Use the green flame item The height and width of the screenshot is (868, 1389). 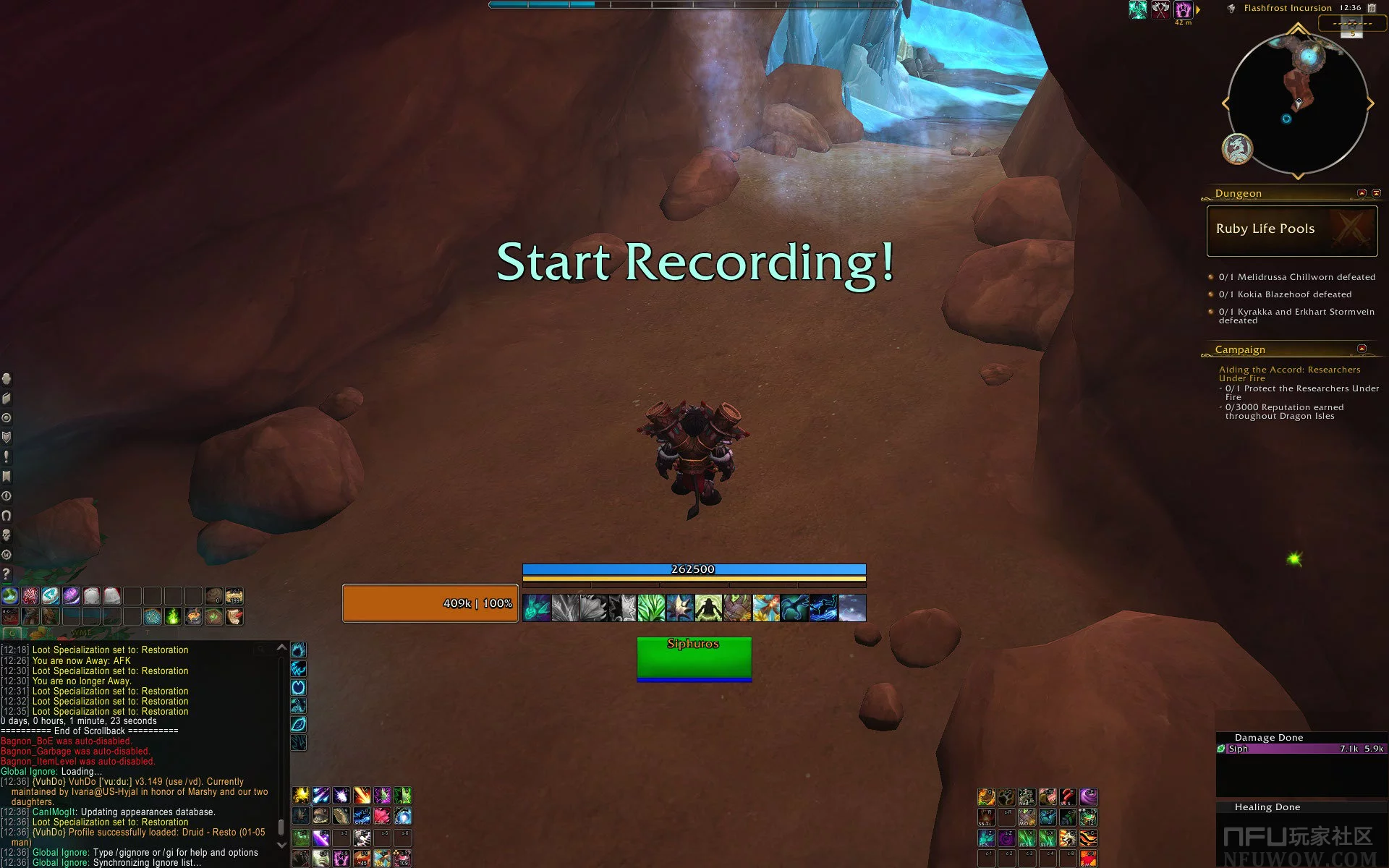pyautogui.click(x=173, y=616)
